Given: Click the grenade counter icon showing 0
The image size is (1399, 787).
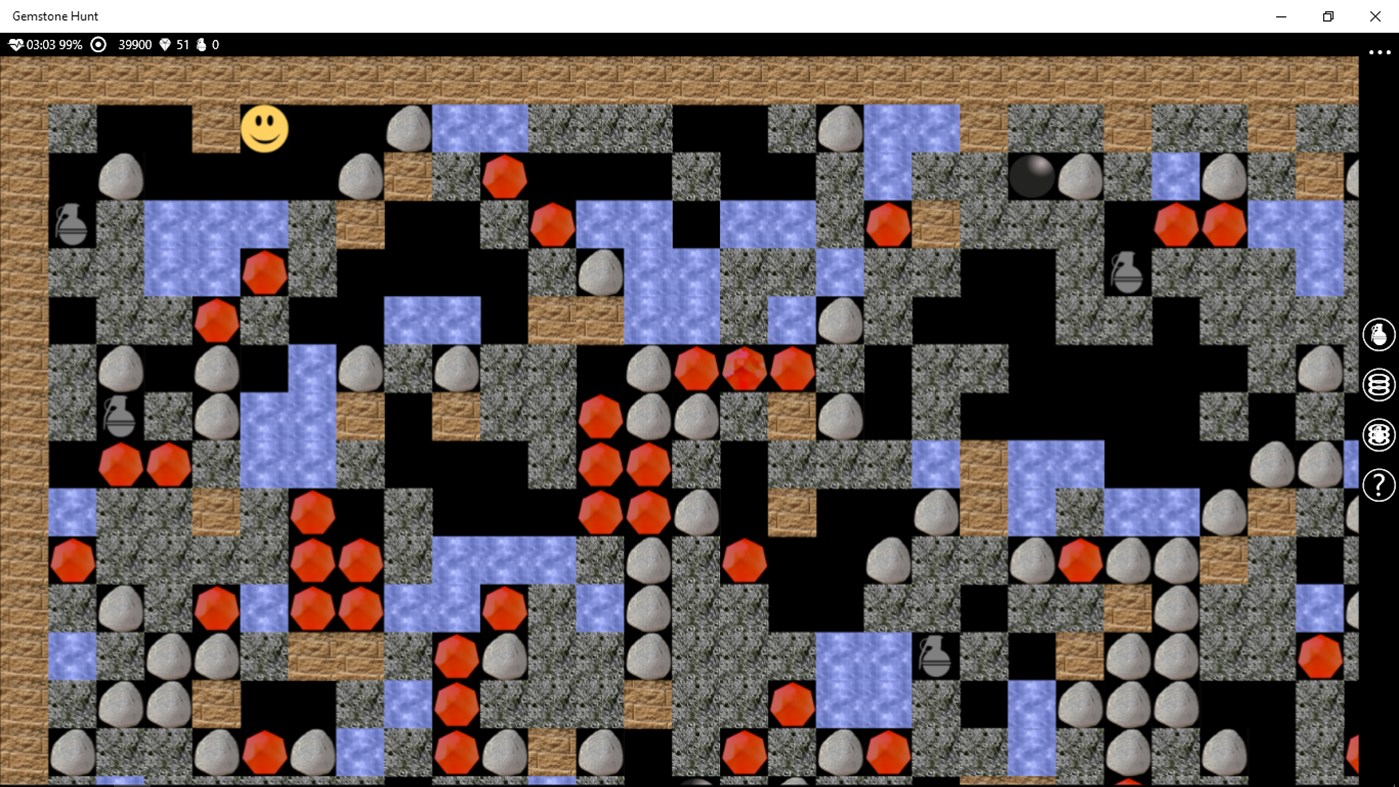Looking at the screenshot, I should 200,44.
